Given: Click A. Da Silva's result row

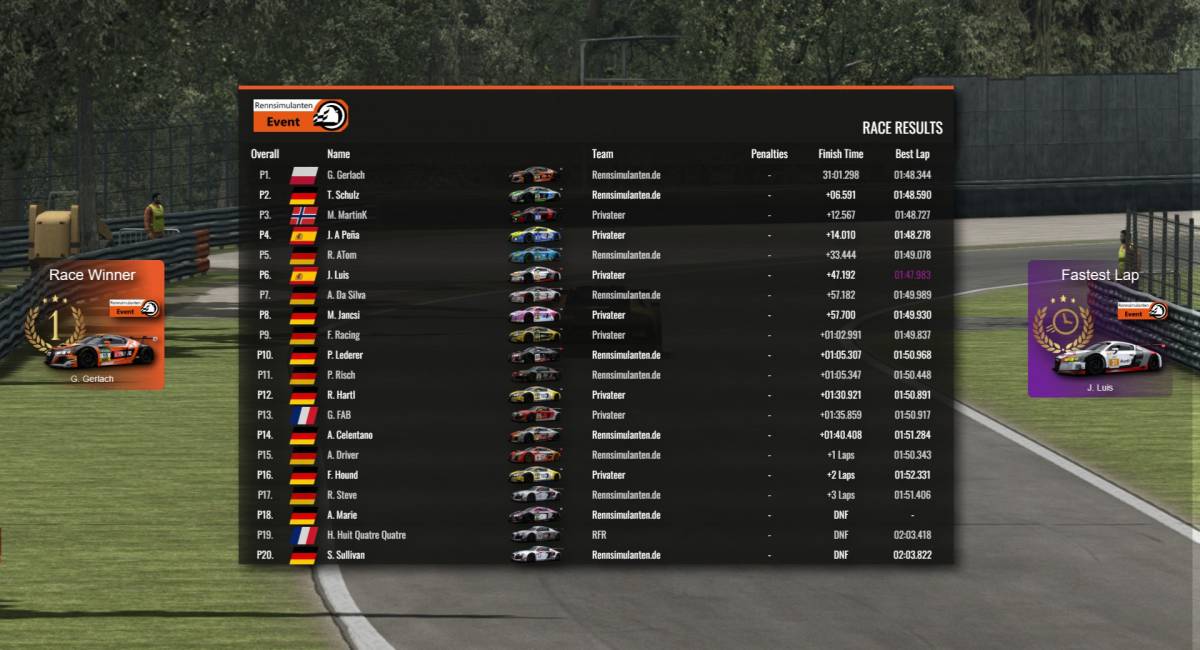Looking at the screenshot, I should [x=595, y=295].
